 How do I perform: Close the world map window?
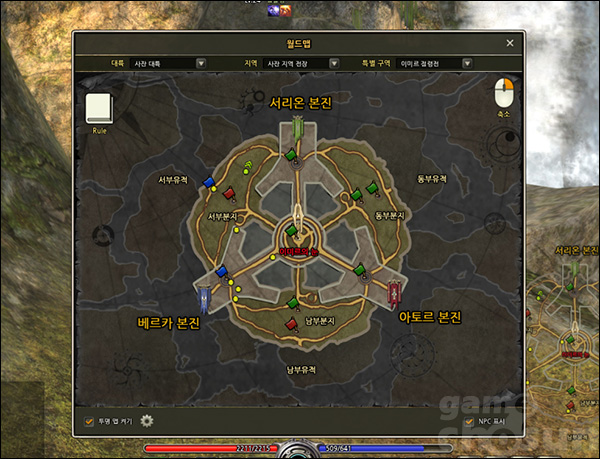[x=510, y=43]
